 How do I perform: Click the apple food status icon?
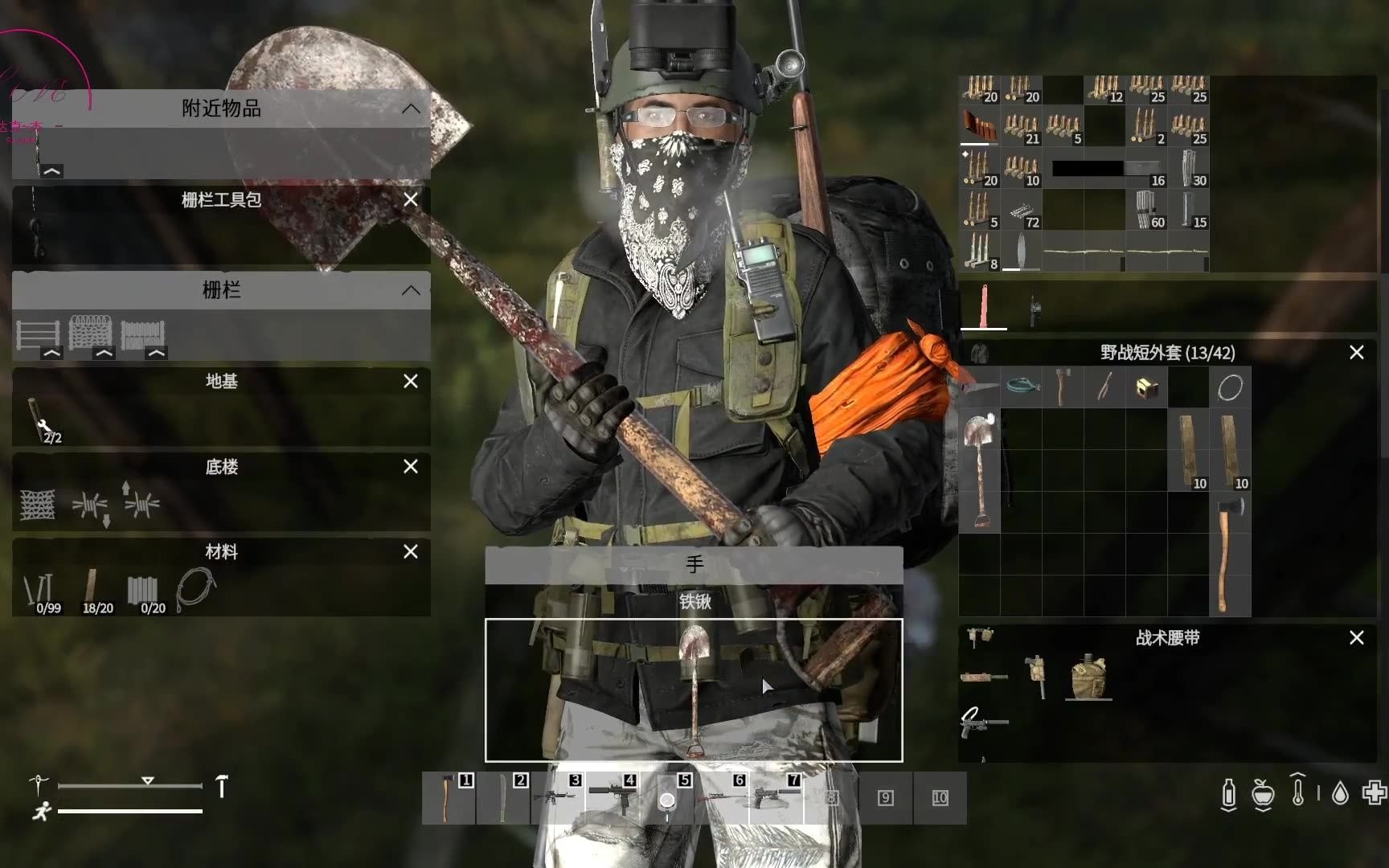(1264, 794)
